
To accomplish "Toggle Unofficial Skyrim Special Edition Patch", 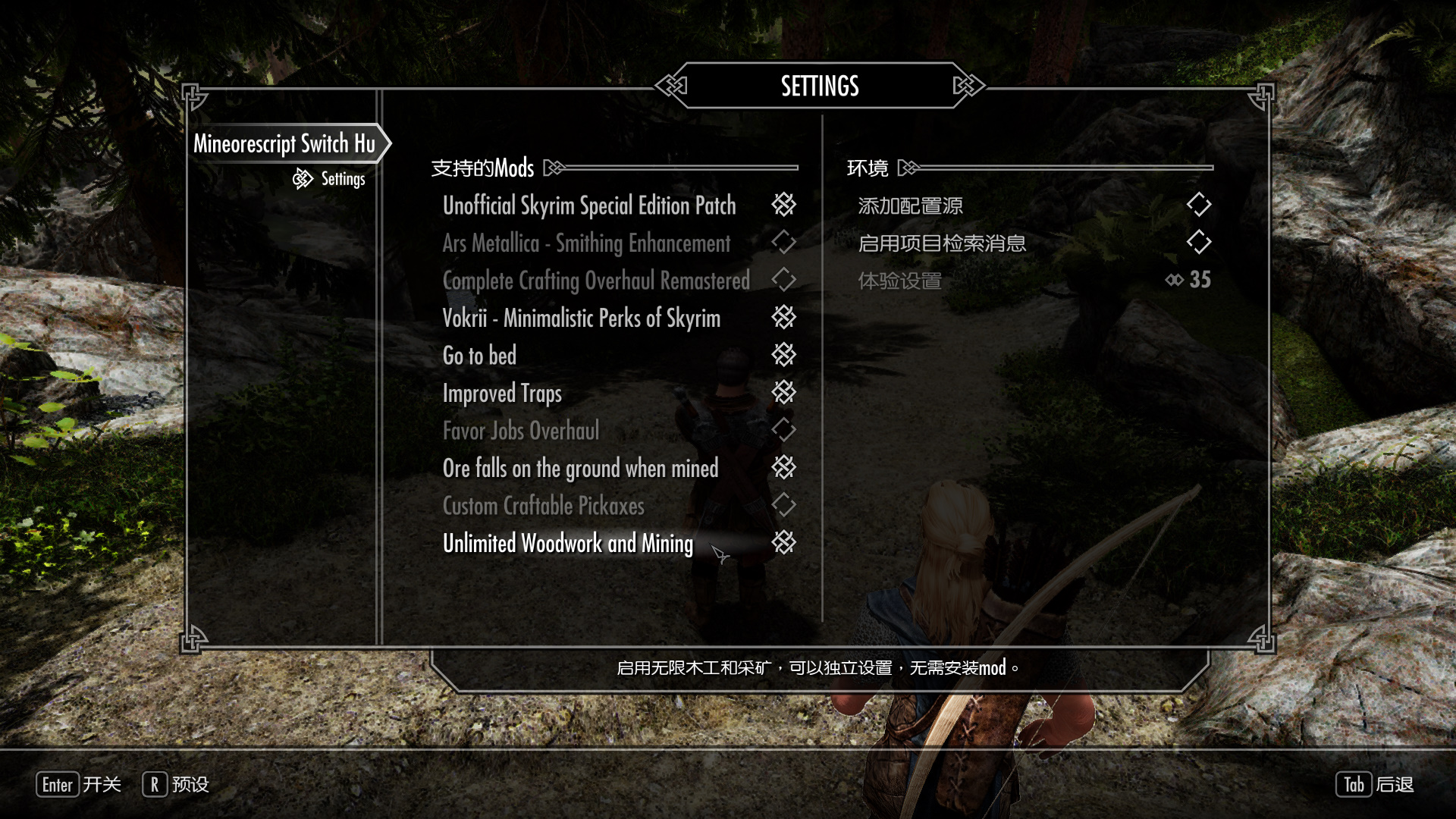I will click(x=783, y=205).
